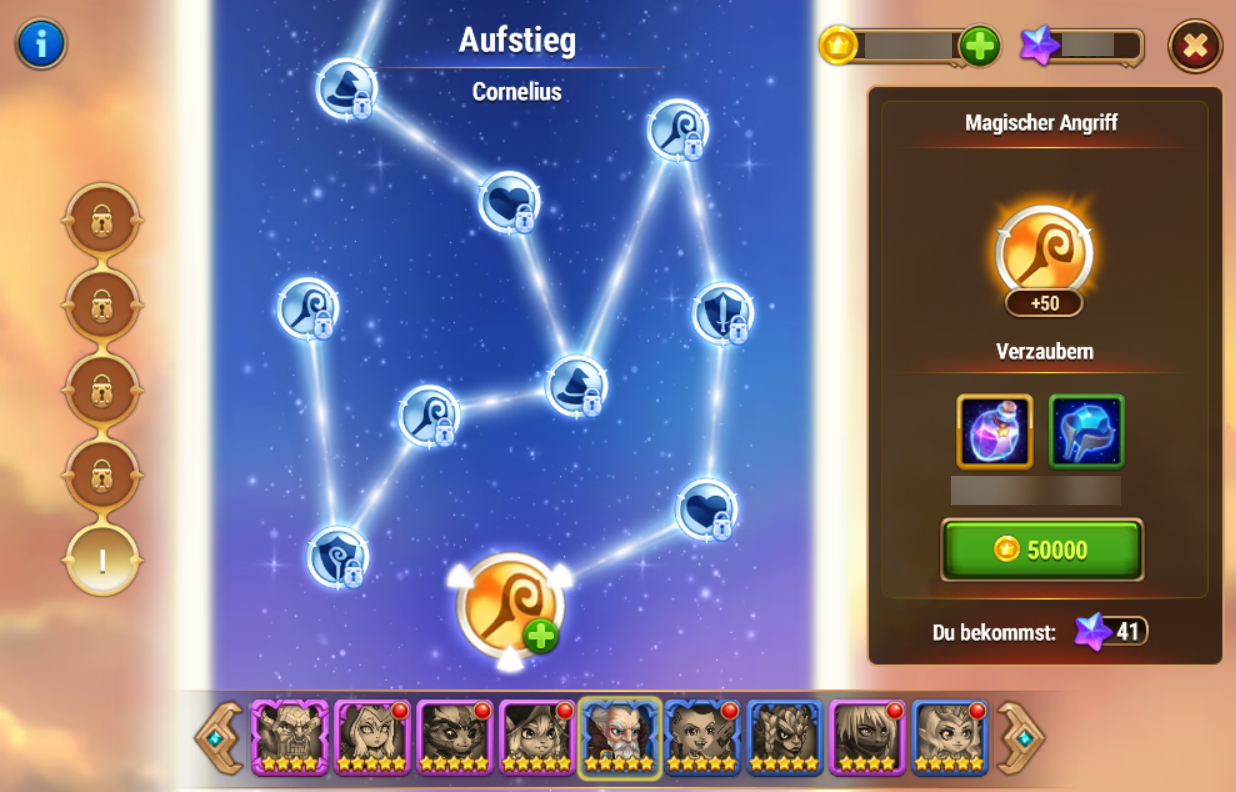Choose the rank I ascension tier
Image resolution: width=1236 pixels, height=792 pixels.
pyautogui.click(x=102, y=560)
